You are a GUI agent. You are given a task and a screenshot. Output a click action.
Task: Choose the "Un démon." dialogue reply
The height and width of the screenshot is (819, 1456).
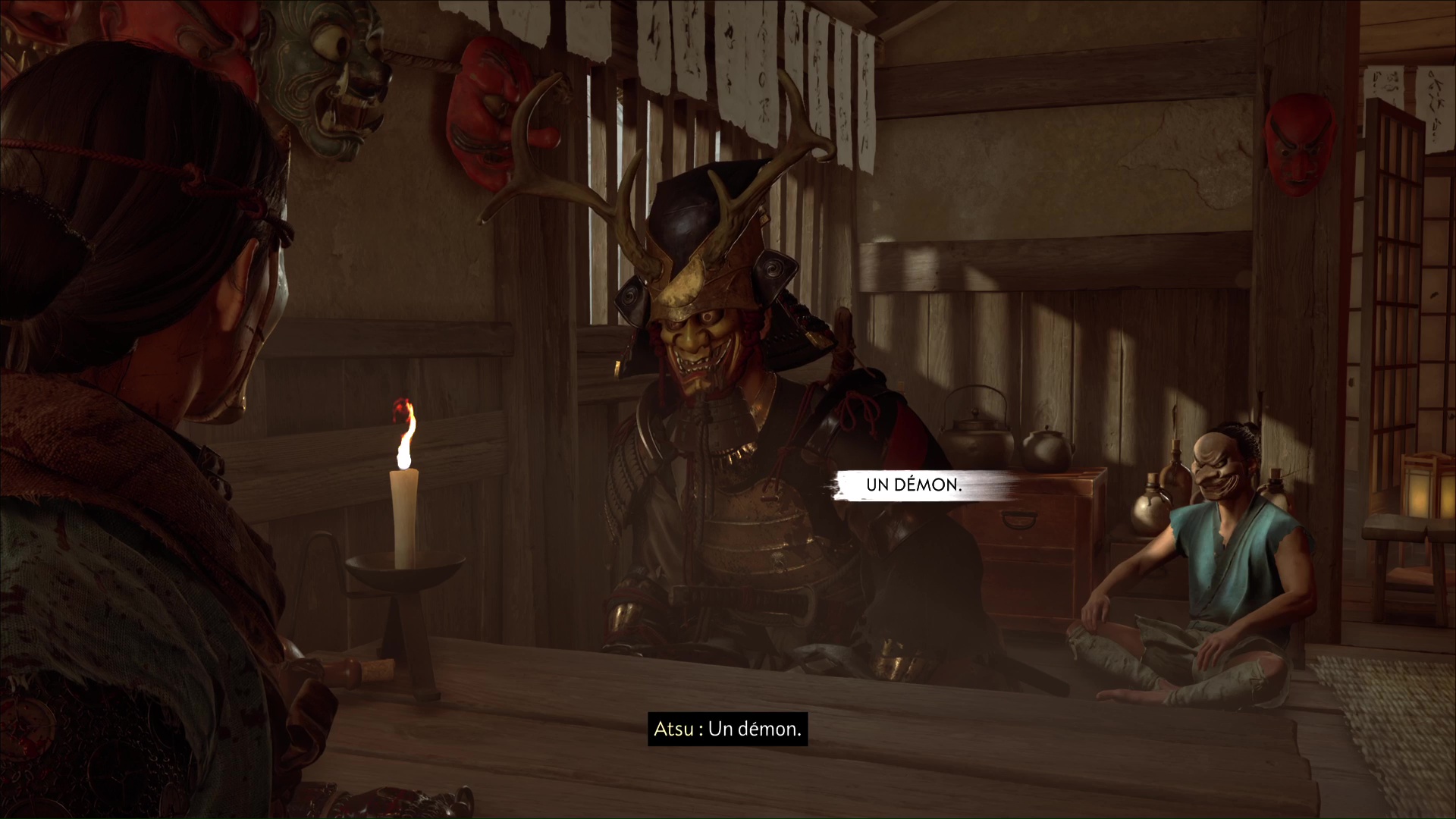(913, 485)
